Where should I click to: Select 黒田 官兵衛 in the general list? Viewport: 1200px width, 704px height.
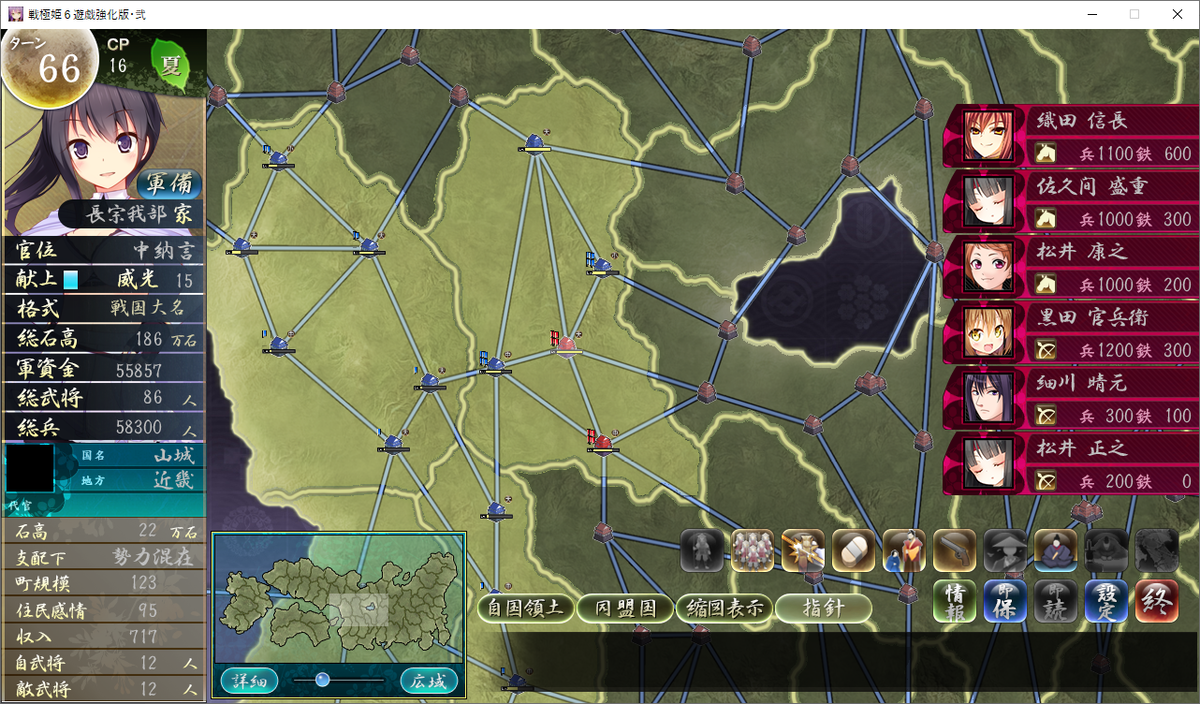click(1070, 333)
